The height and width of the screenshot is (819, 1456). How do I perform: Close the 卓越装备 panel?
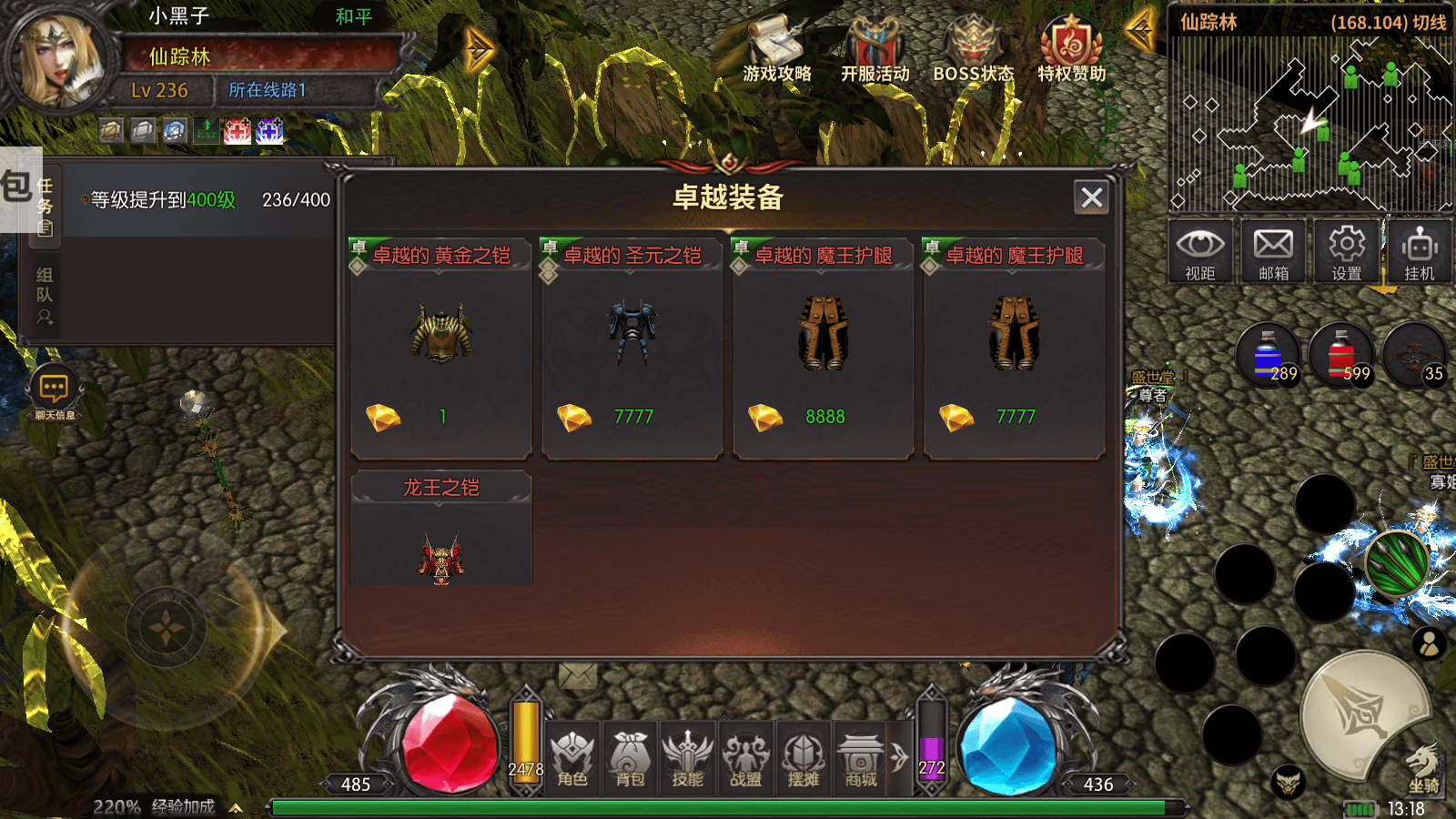[1092, 197]
